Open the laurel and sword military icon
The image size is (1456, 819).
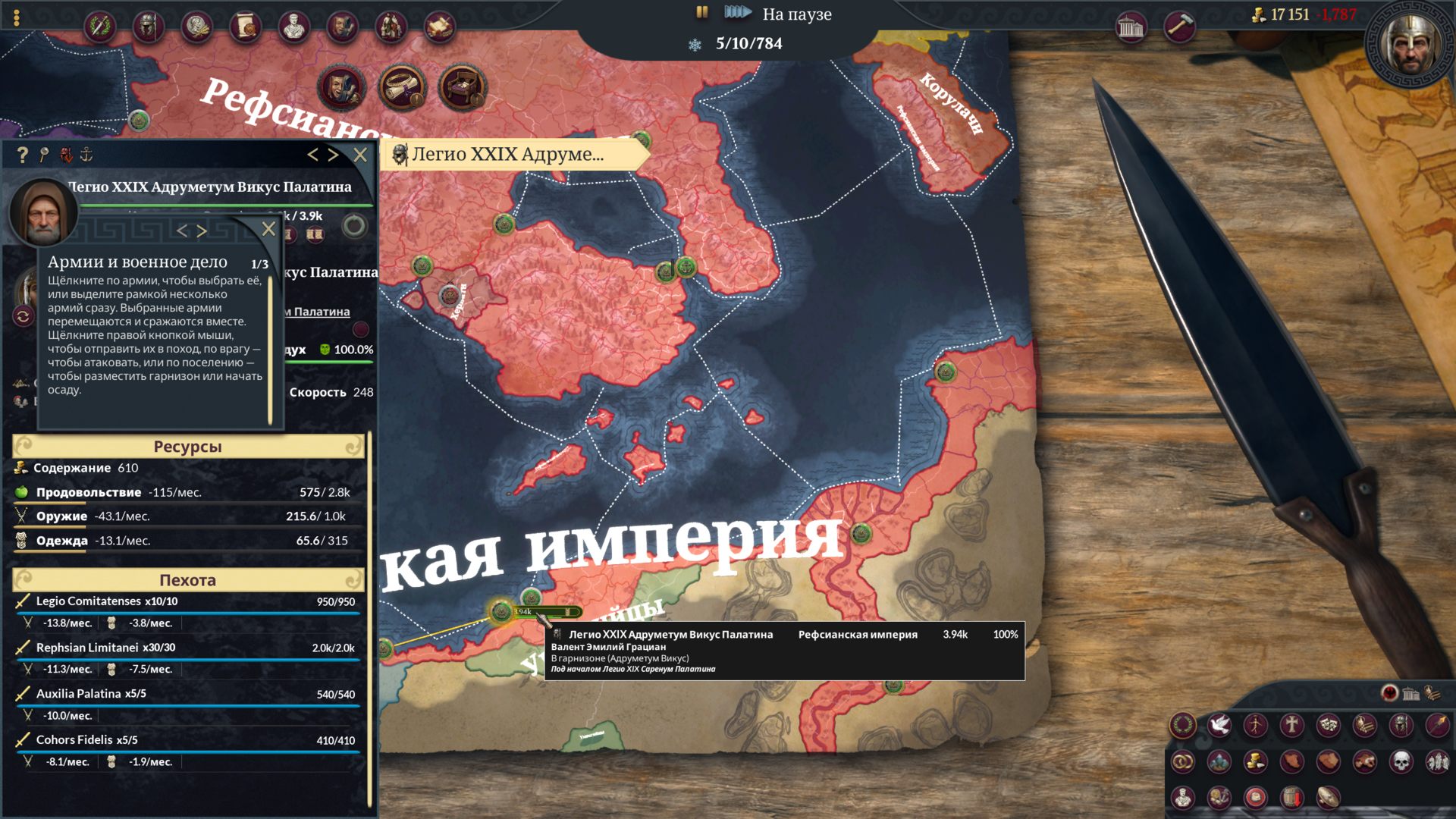99,27
